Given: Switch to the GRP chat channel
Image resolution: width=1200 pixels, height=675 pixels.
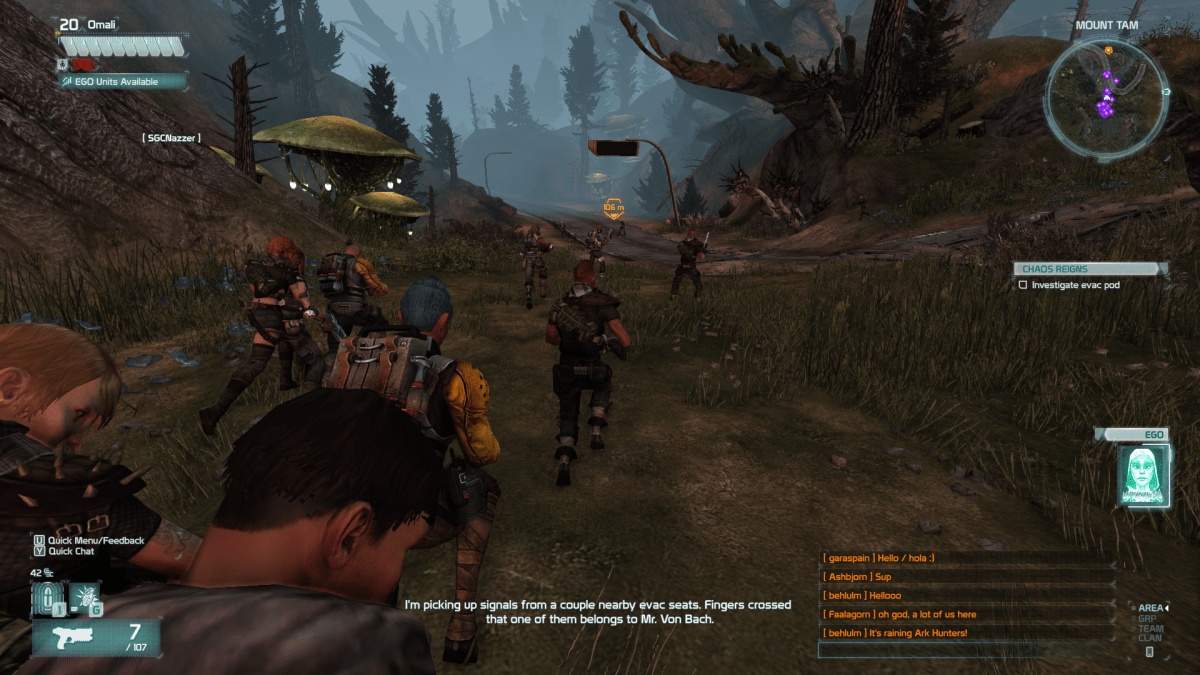Looking at the screenshot, I should [x=1149, y=618].
